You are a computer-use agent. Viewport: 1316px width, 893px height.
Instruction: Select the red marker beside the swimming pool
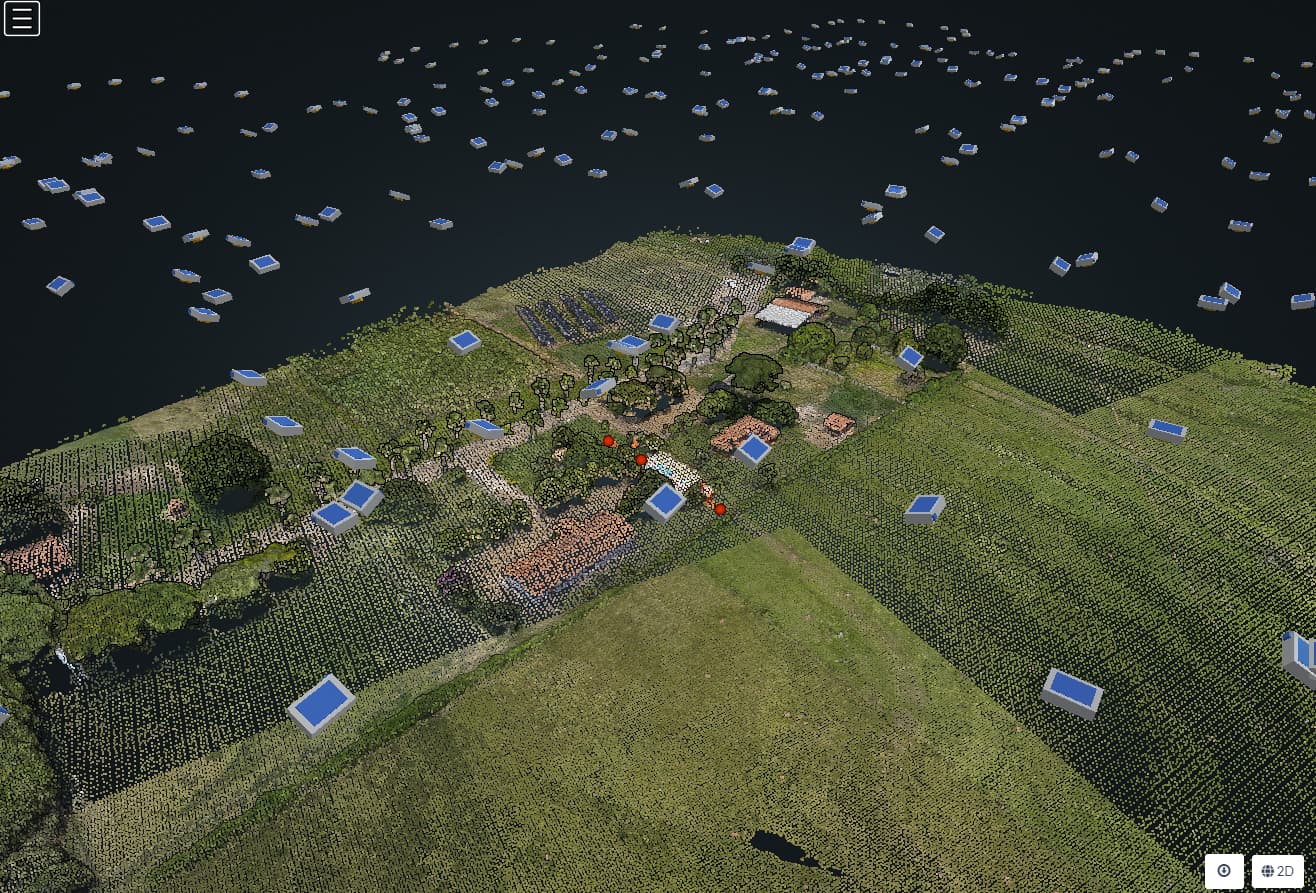pos(640,459)
